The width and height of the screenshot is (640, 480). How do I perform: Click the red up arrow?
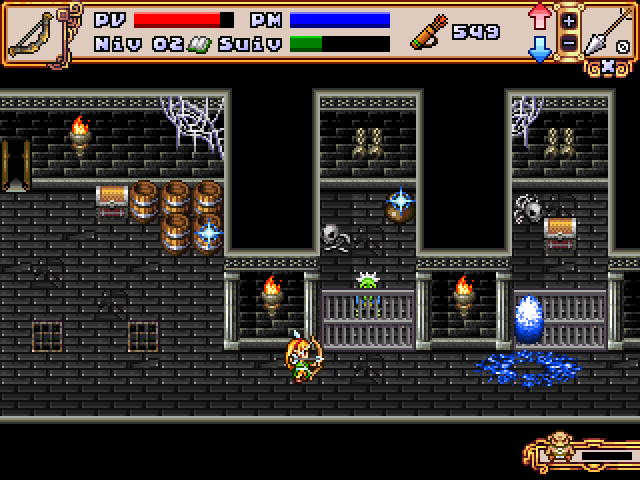pos(540,17)
